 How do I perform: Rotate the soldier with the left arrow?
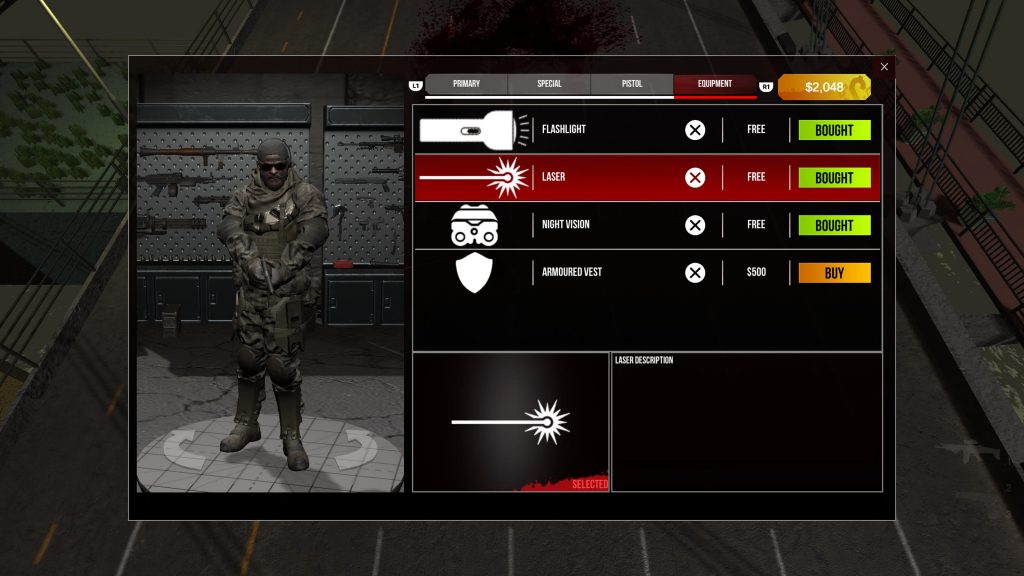click(x=184, y=448)
